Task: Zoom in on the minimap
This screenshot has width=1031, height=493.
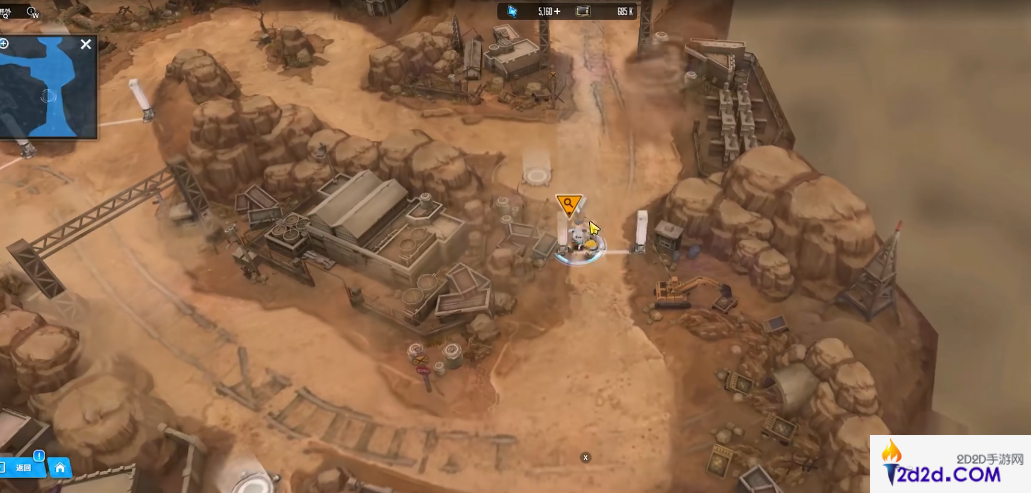Action: [x=5, y=44]
